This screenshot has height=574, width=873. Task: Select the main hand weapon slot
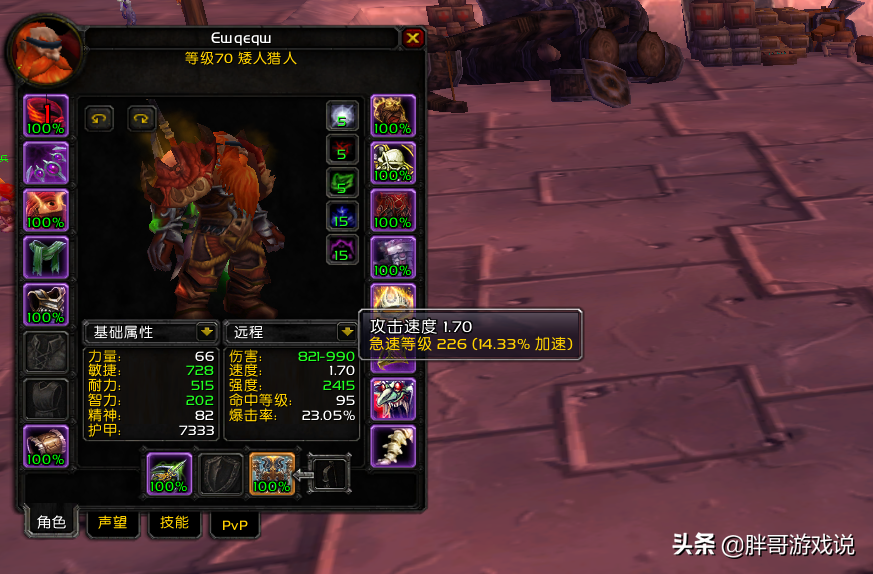(x=169, y=474)
